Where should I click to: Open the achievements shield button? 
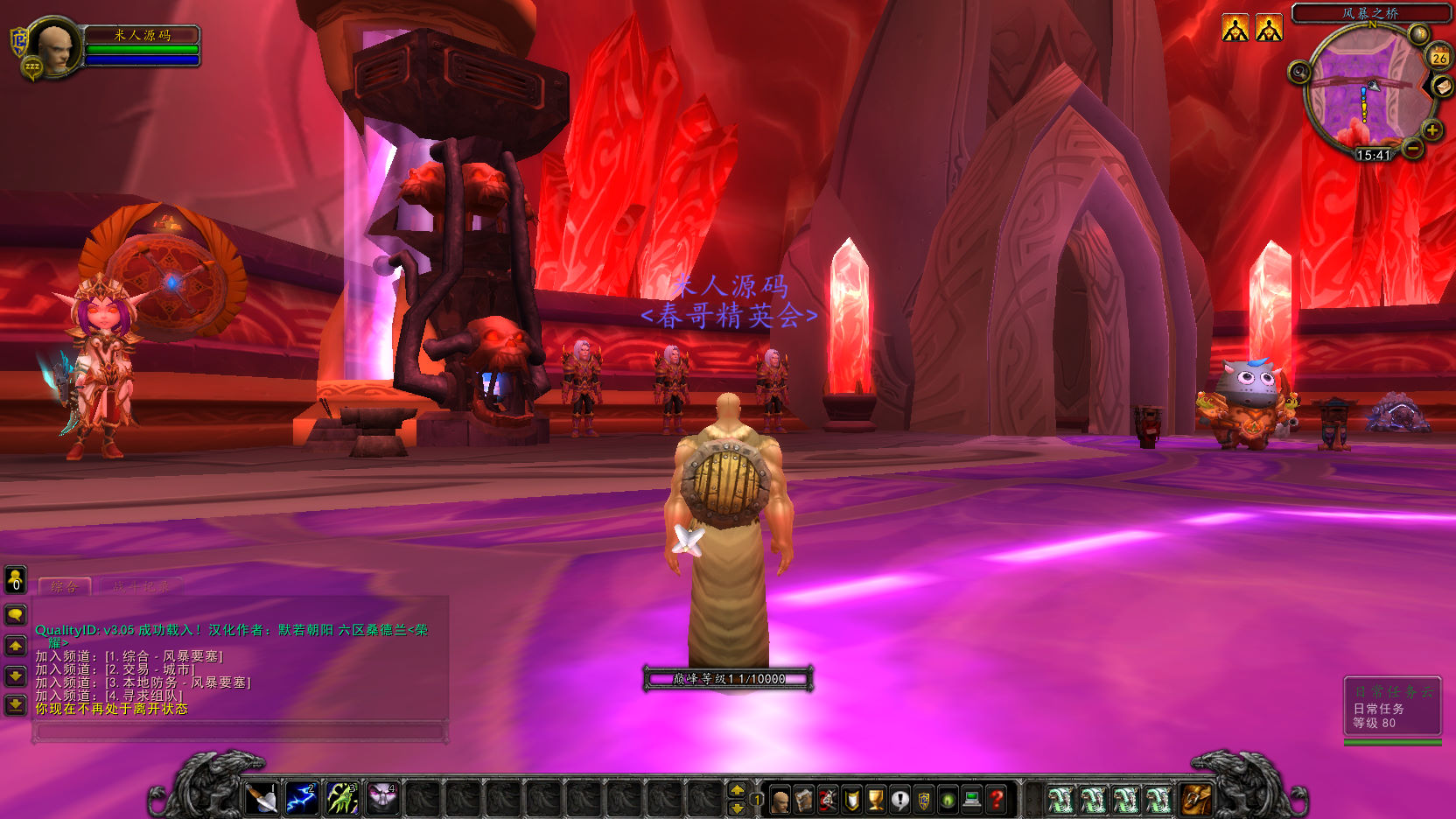(x=851, y=800)
